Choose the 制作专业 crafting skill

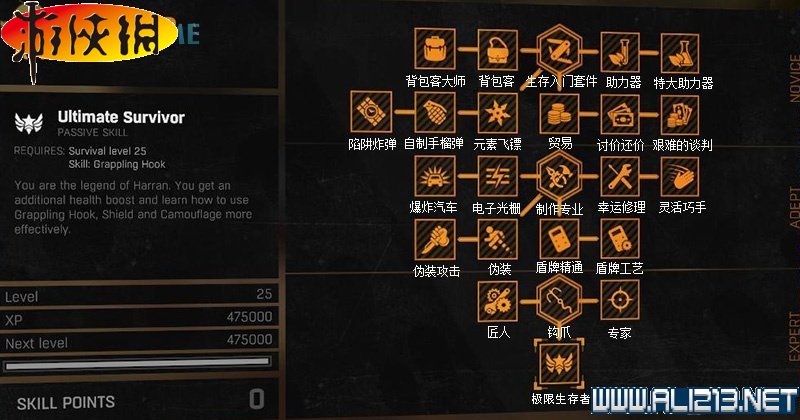557,176
